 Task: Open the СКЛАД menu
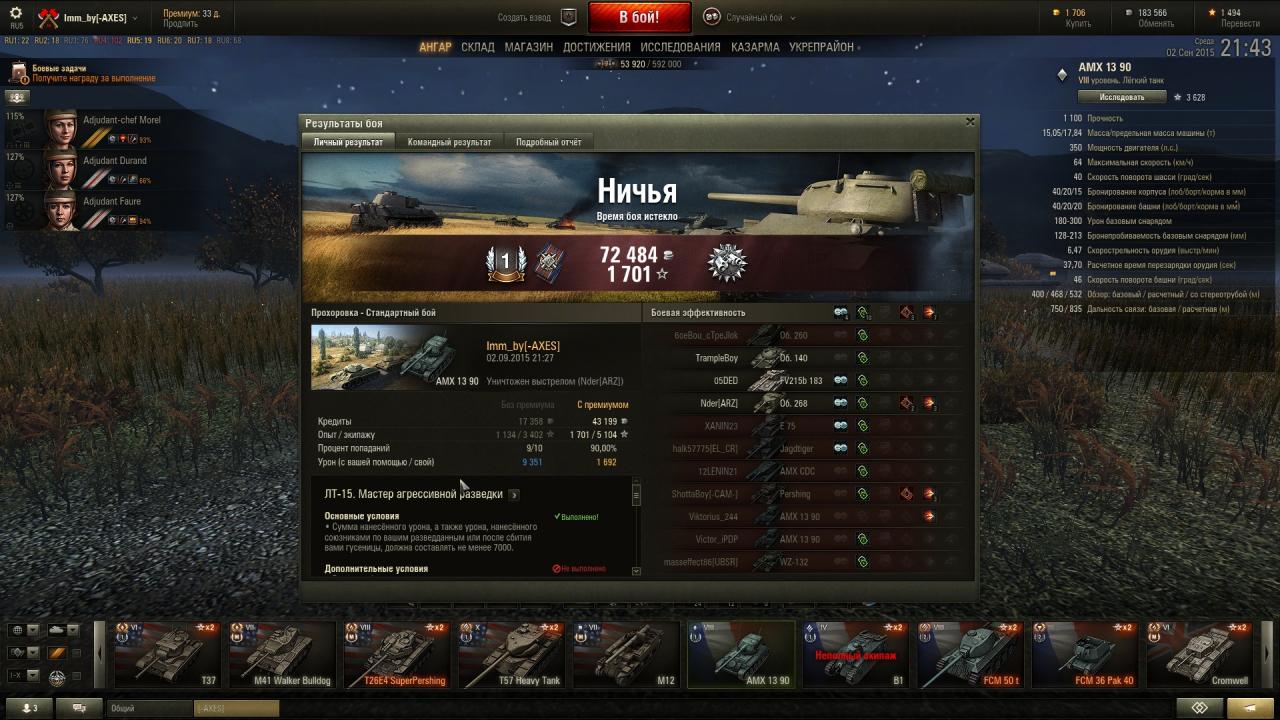pos(478,47)
